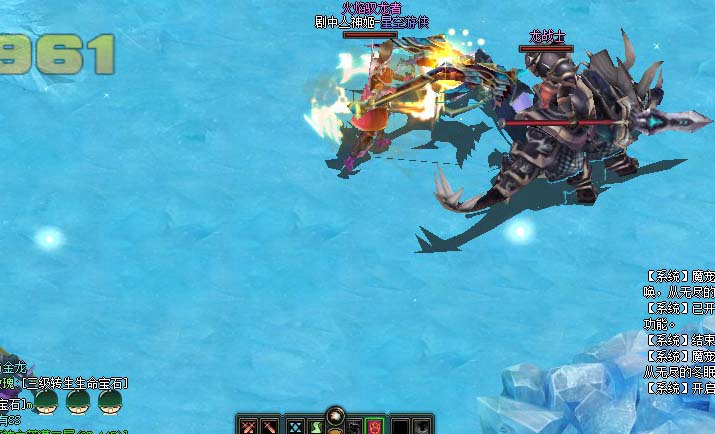Click the system message log panel
Screen dimensions: 715x434
coord(679,331)
